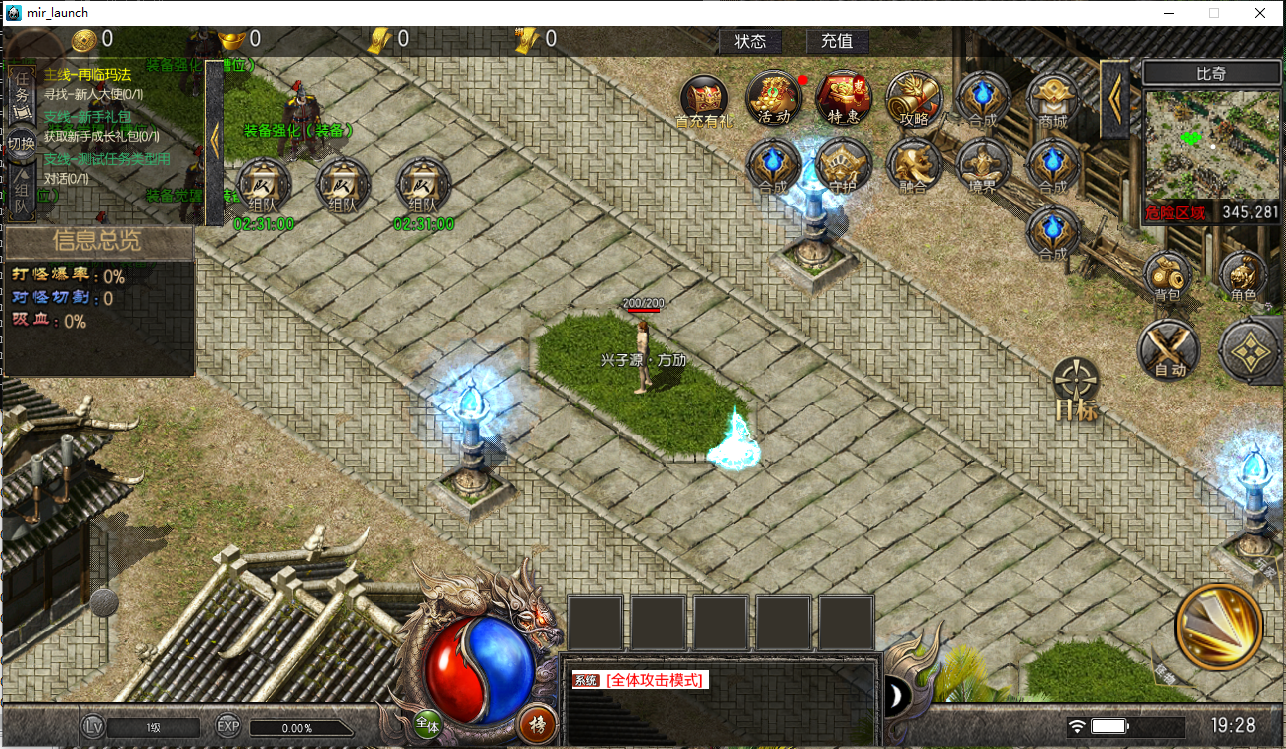Image resolution: width=1286 pixels, height=749 pixels.
Task: Click the 状态 status button
Action: (750, 41)
